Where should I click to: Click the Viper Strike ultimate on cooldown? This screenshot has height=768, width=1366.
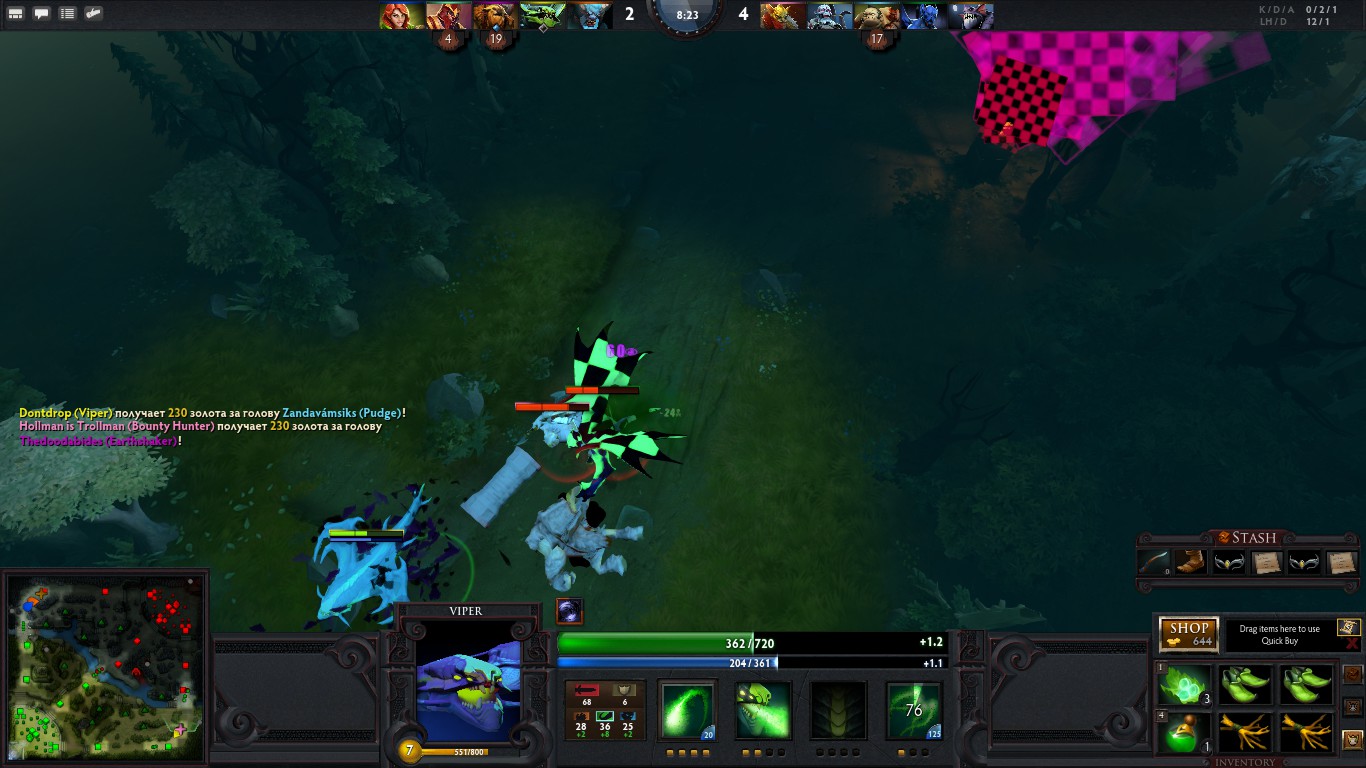click(x=913, y=710)
